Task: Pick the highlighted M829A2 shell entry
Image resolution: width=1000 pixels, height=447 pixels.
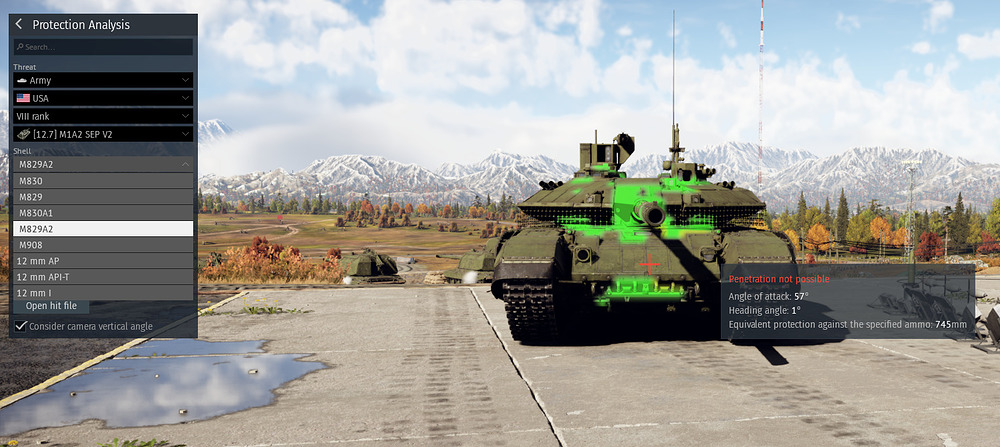Action: tap(103, 228)
